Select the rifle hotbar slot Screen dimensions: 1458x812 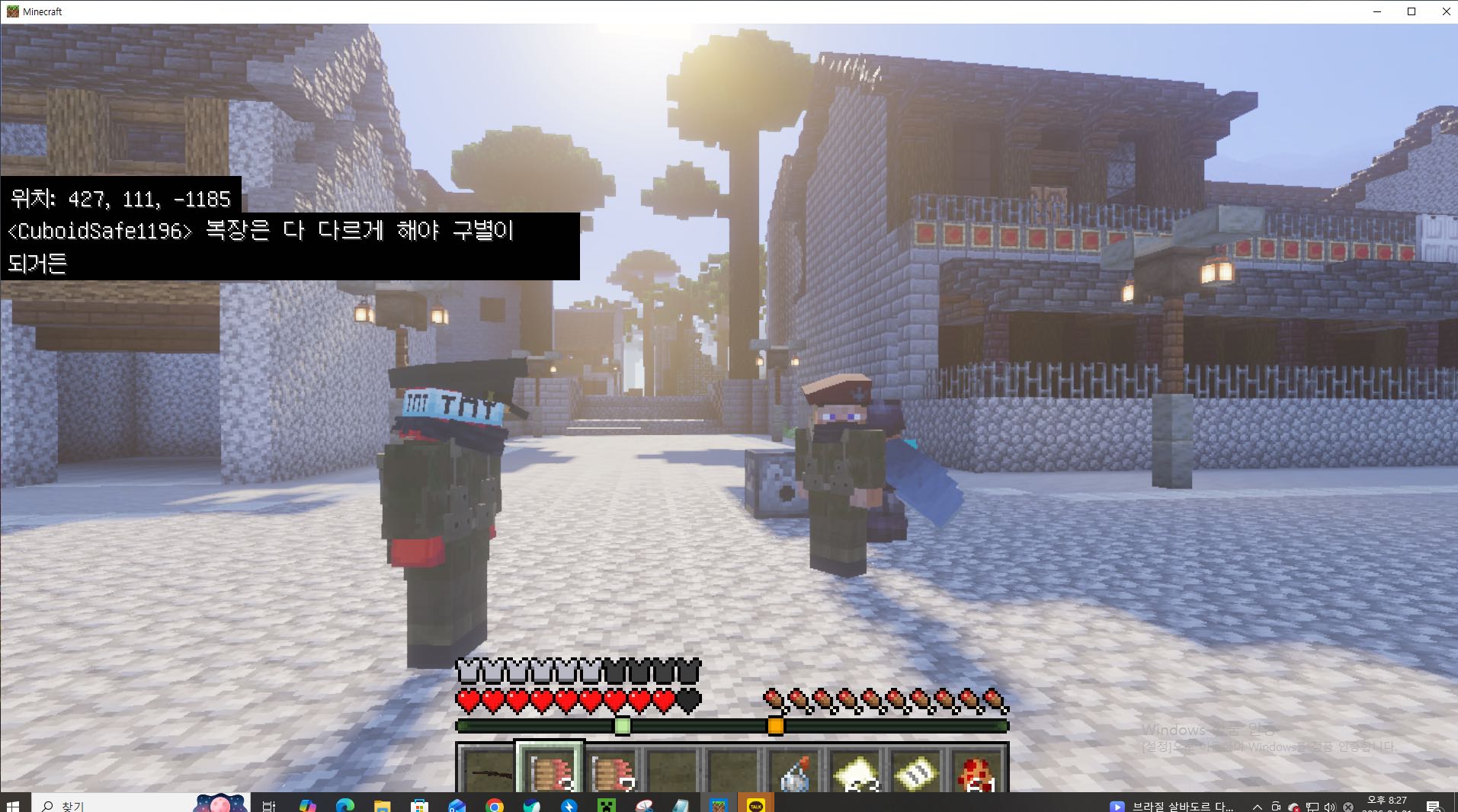(486, 771)
